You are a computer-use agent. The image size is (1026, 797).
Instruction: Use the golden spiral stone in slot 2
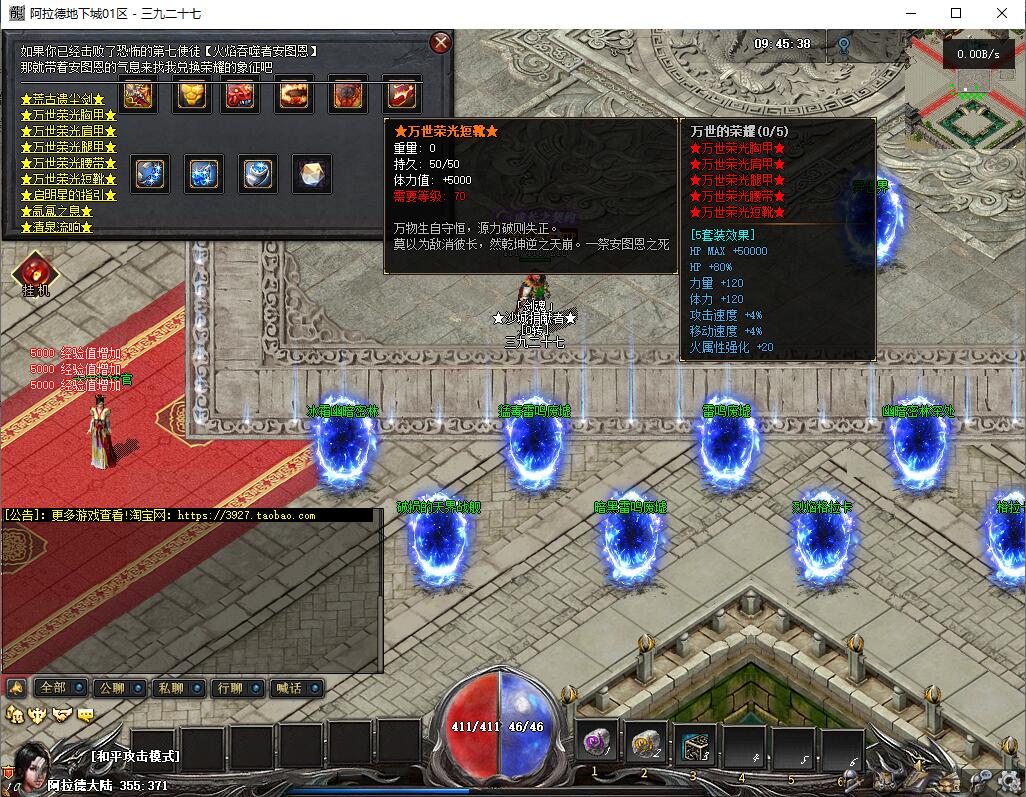647,744
